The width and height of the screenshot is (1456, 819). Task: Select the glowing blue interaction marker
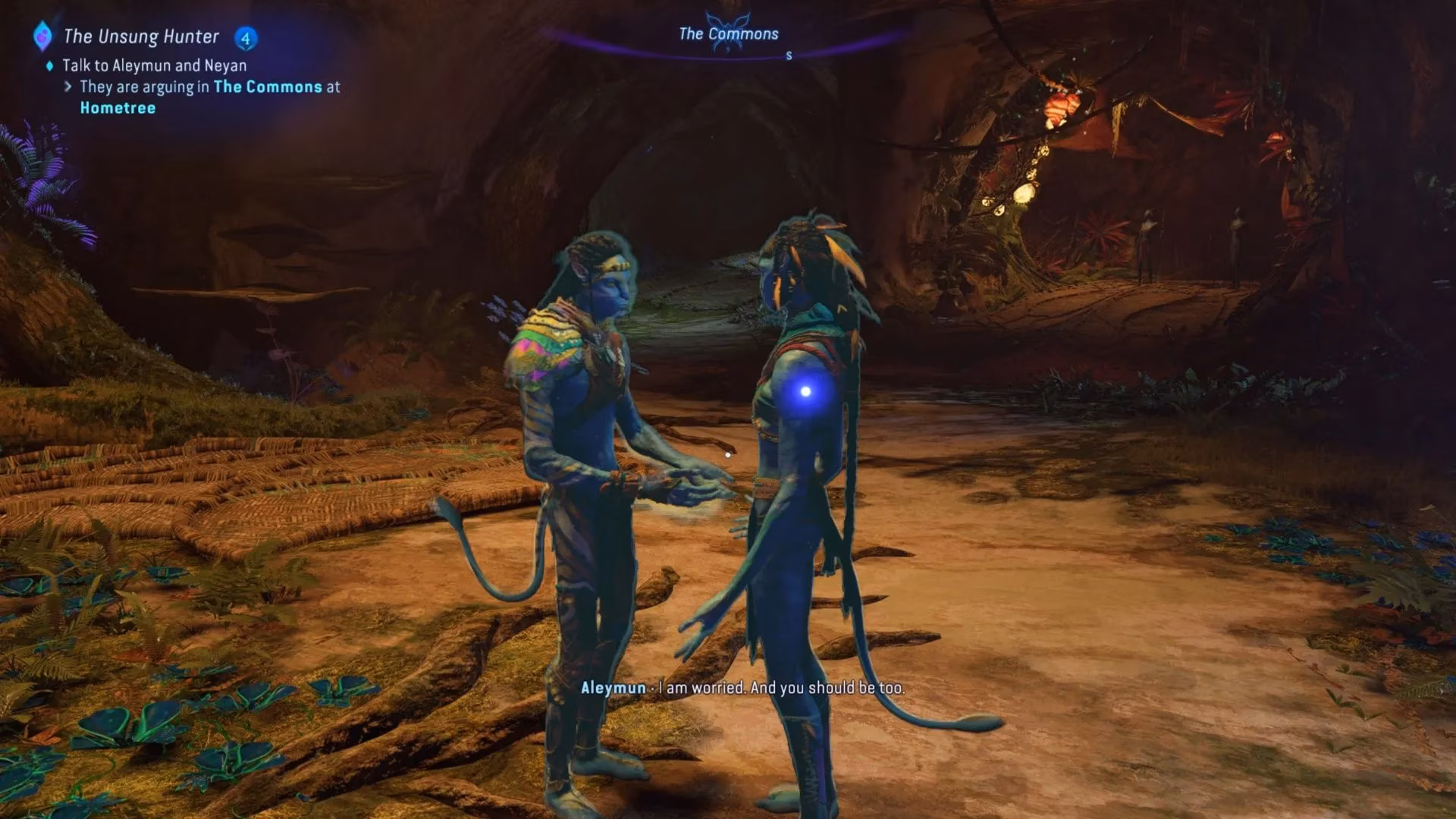click(x=805, y=391)
